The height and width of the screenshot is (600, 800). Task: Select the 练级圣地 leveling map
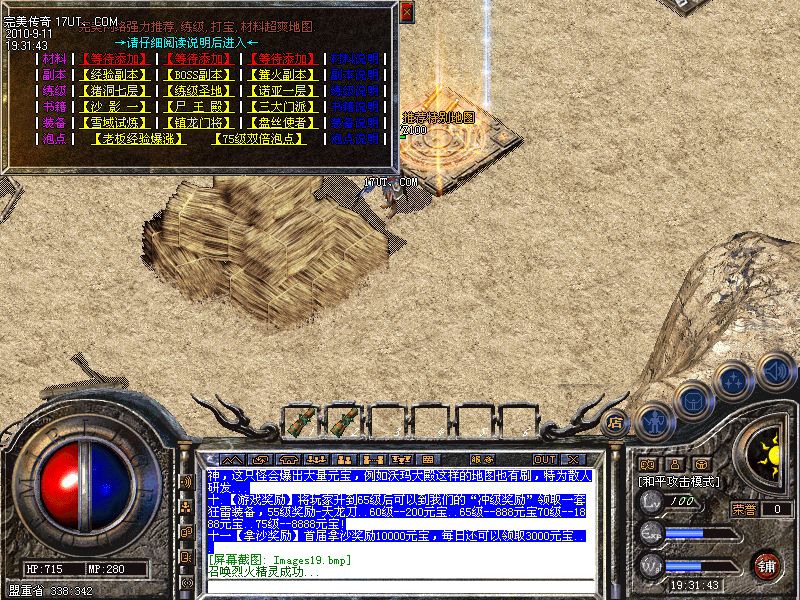200,91
